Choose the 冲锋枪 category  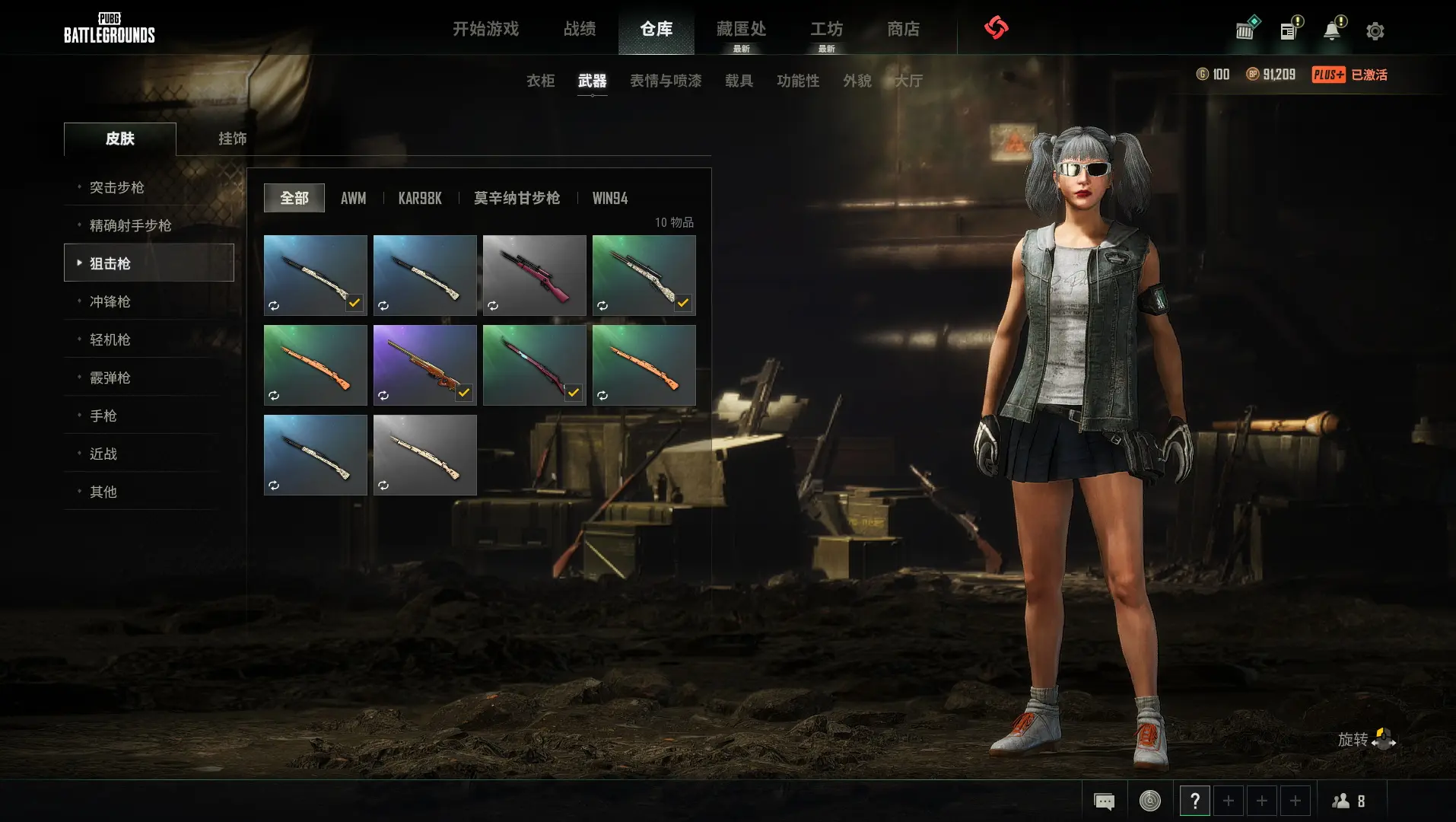[x=110, y=301]
